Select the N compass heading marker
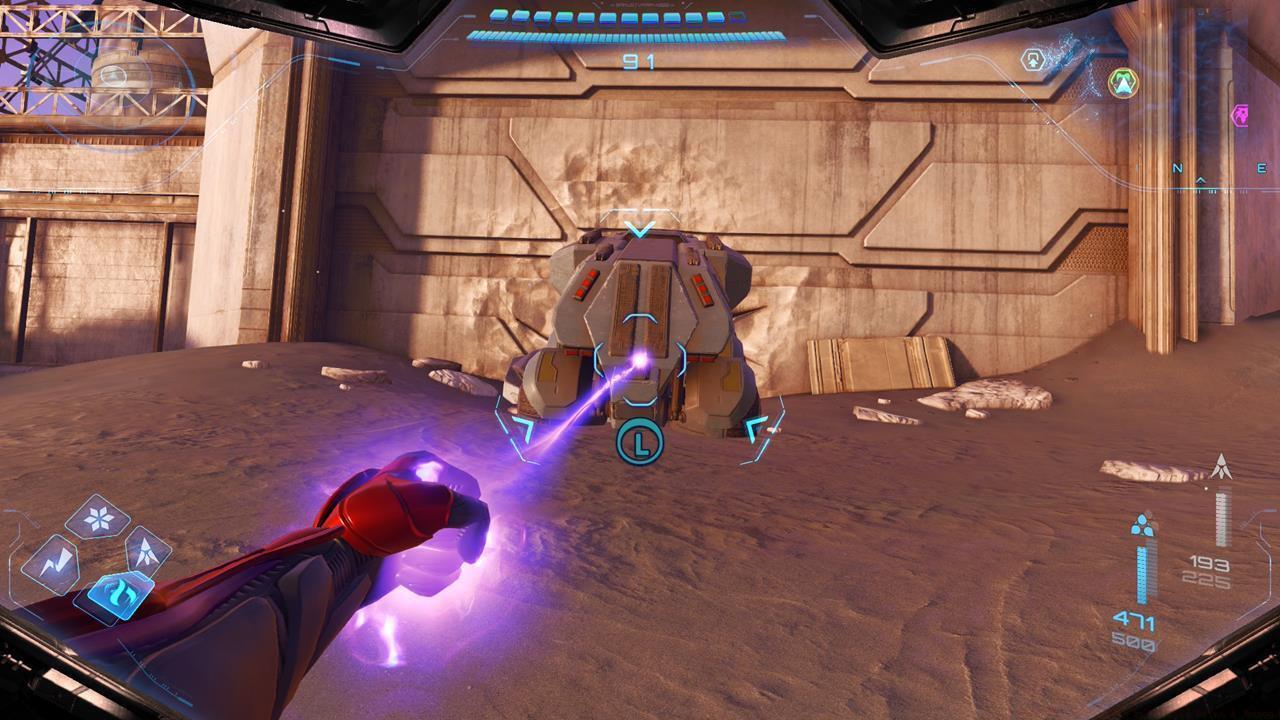 click(x=1176, y=167)
